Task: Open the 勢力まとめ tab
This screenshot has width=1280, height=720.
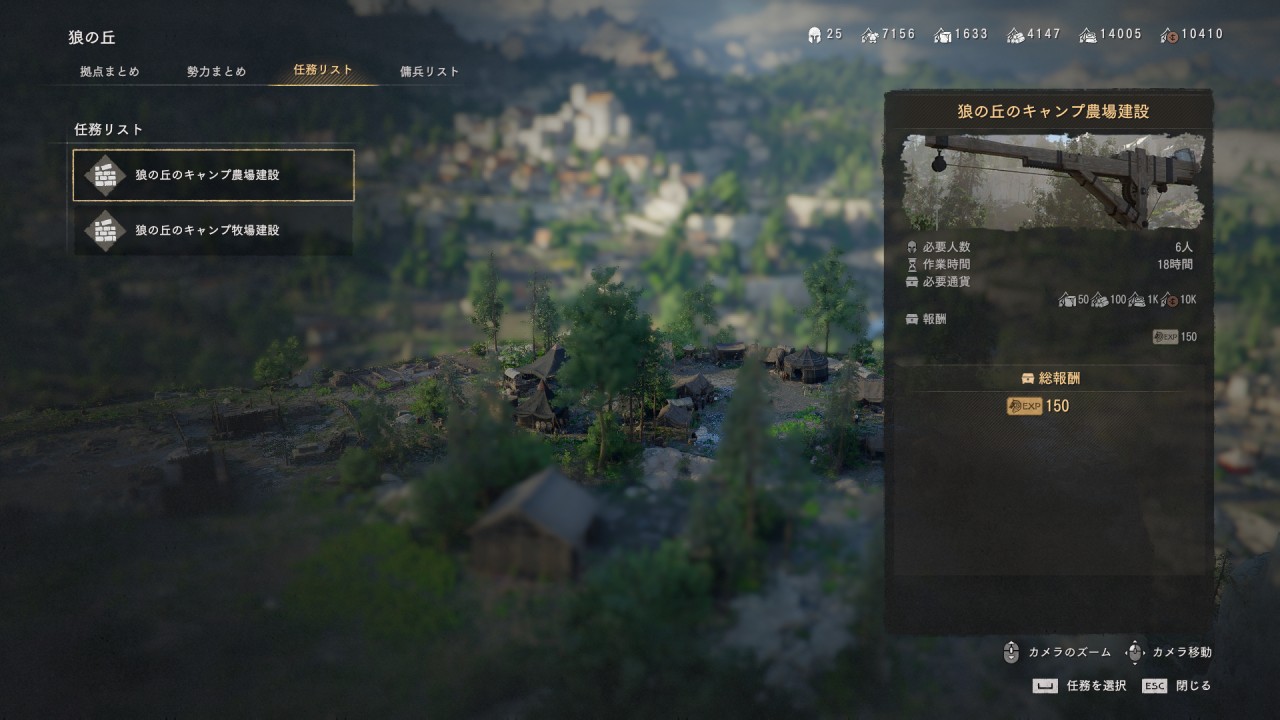Action: 216,72
